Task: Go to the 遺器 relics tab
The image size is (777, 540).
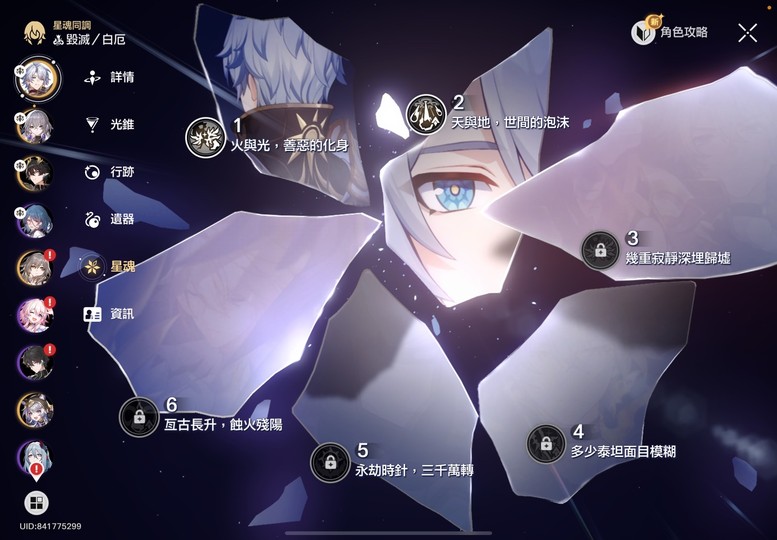Action: pyautogui.click(x=110, y=219)
